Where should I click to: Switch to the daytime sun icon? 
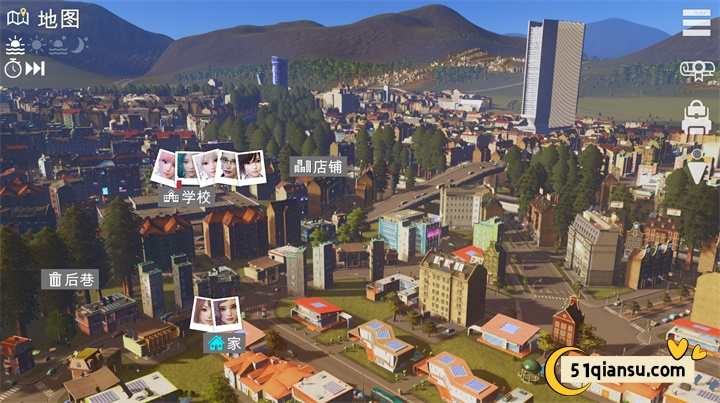click(37, 45)
